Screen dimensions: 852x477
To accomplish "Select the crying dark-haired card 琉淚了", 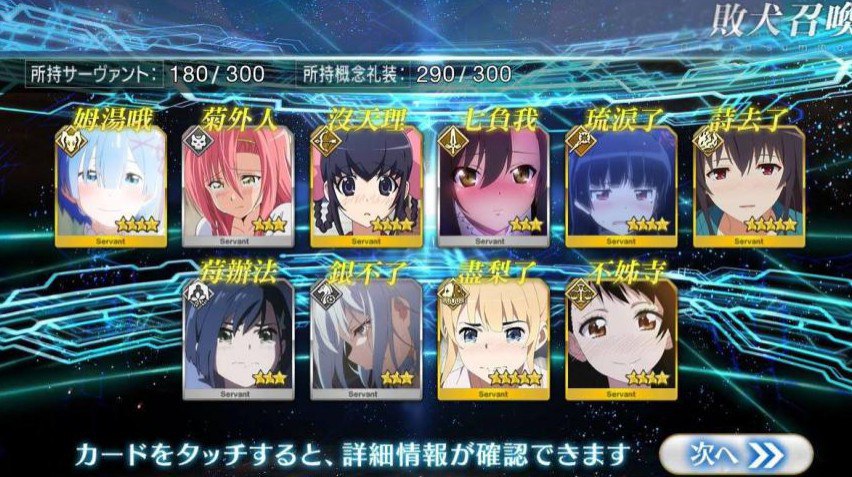I will pos(620,187).
